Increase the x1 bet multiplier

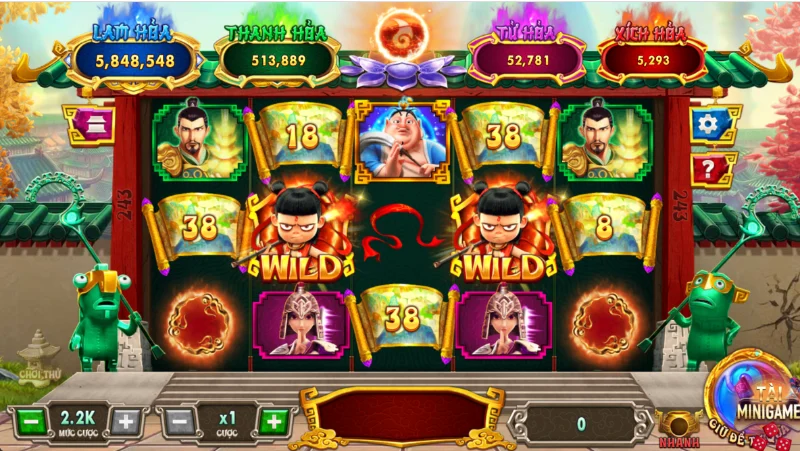[x=272, y=421]
